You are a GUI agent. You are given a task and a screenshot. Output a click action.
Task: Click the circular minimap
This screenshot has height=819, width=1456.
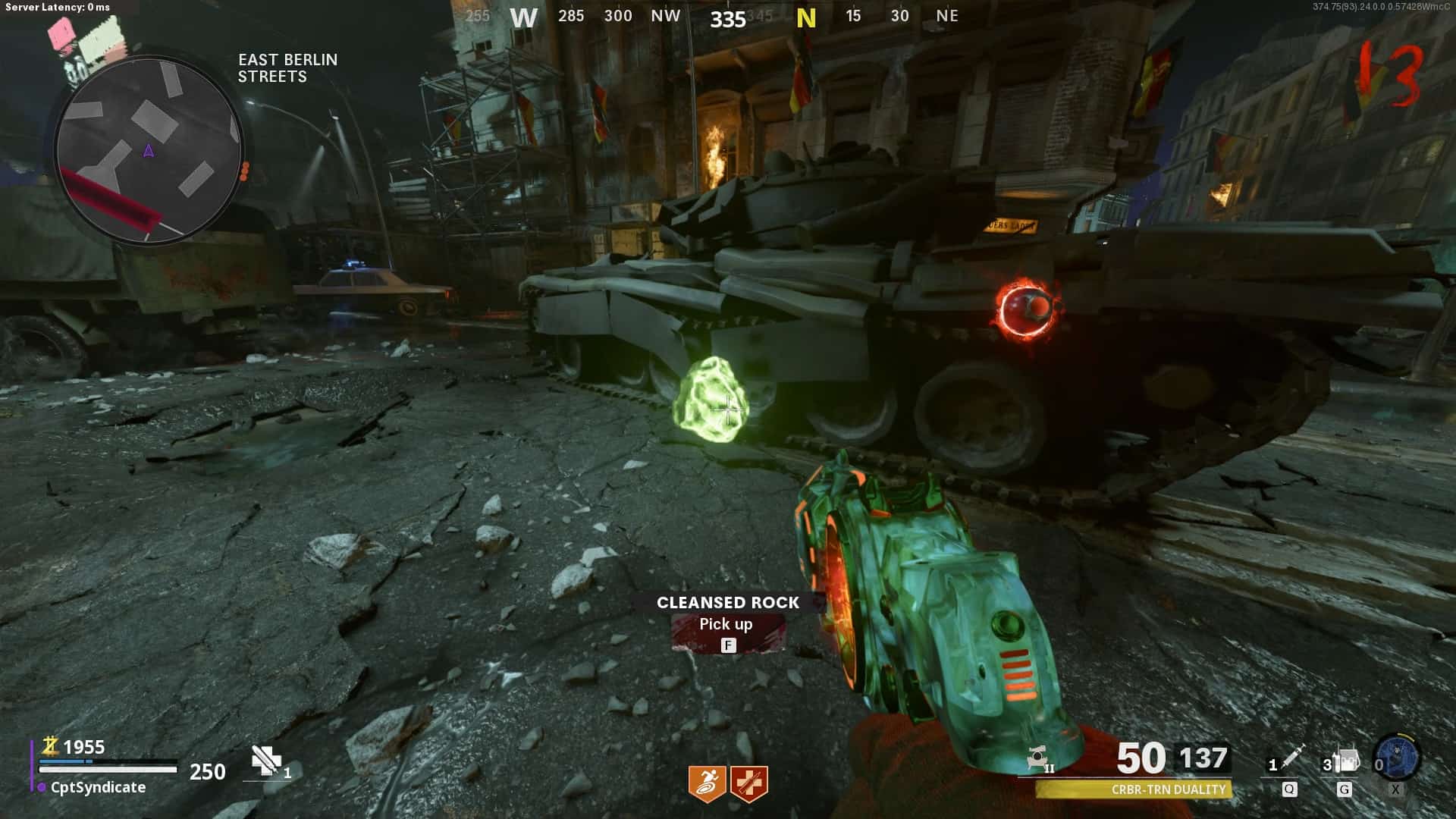(149, 149)
